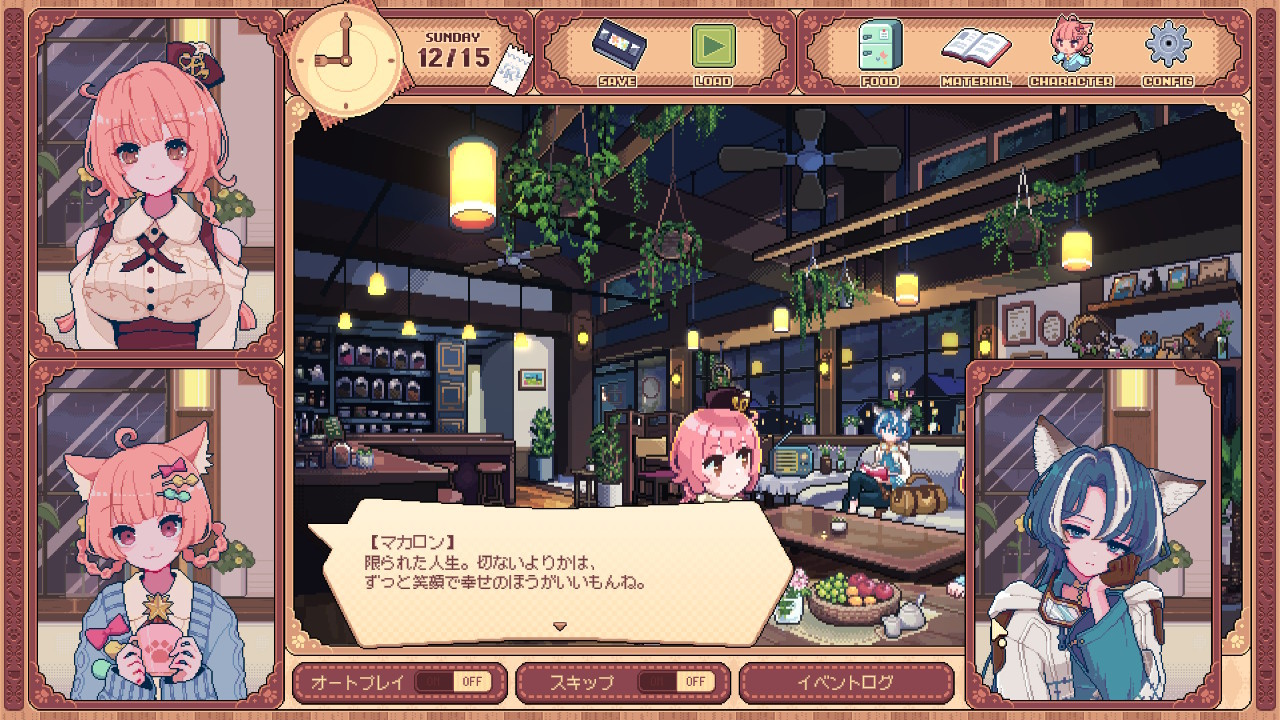Advance dialogue using the down arrow
The height and width of the screenshot is (720, 1280).
[560, 627]
